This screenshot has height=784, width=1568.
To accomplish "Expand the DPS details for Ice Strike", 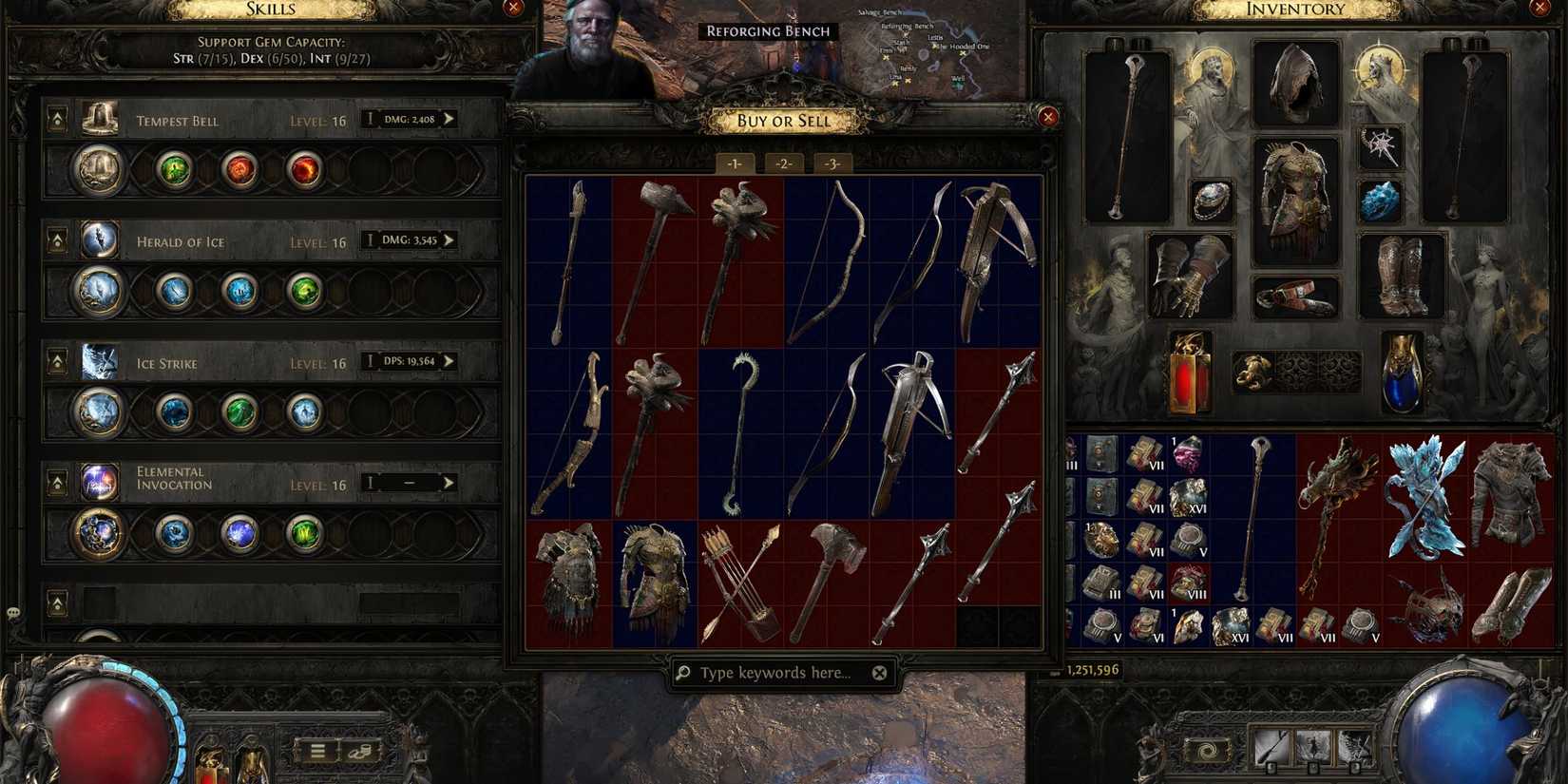I will 448,361.
